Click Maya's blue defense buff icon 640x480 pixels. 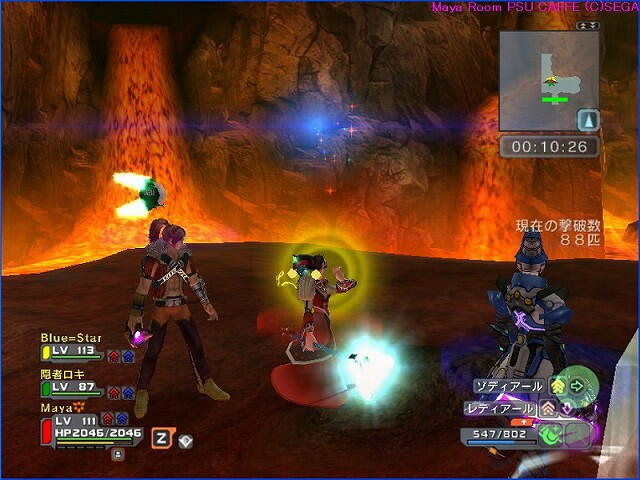click(x=122, y=419)
